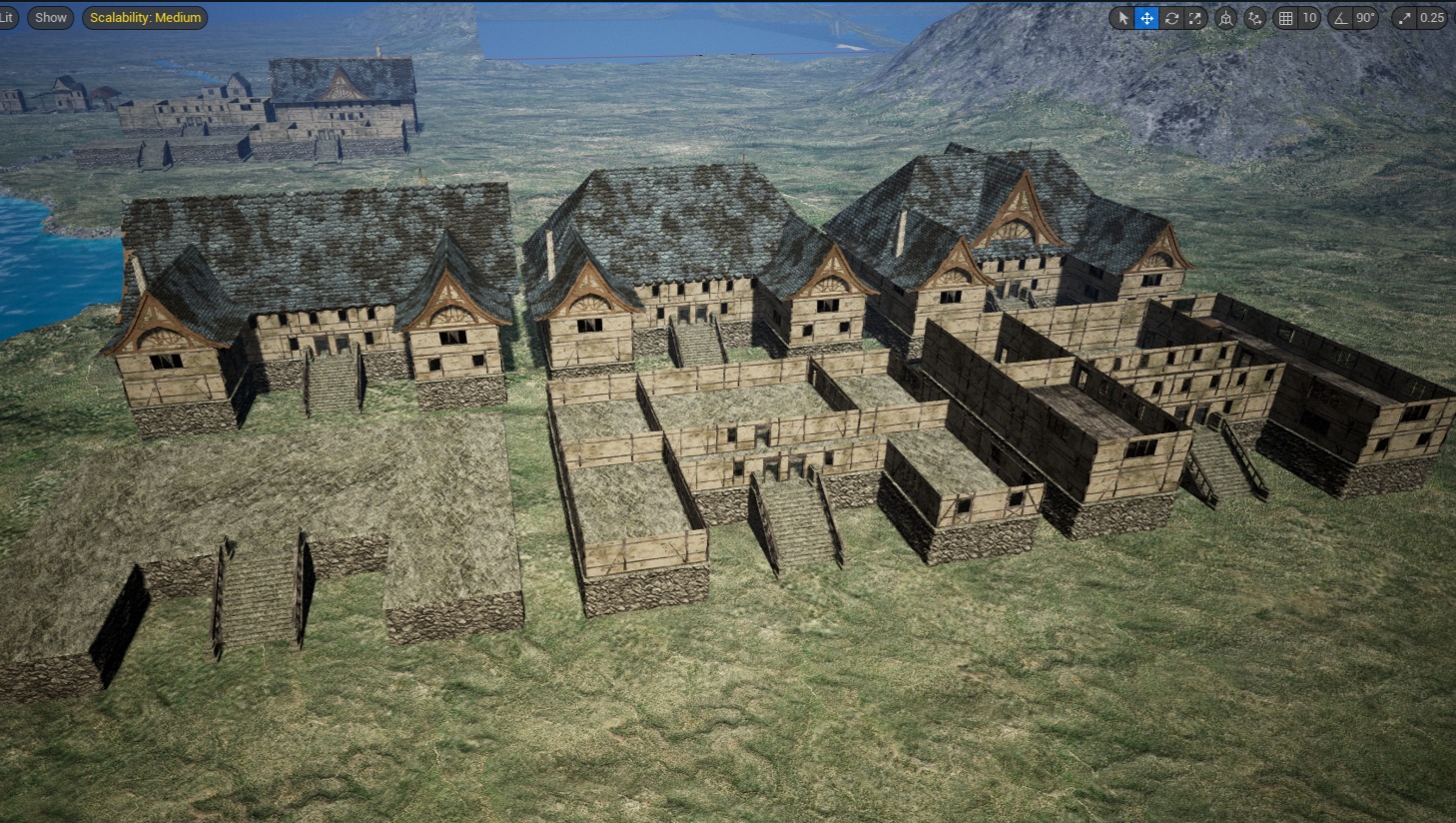Viewport: 1456px width, 823px height.
Task: Choose the scale tool
Action: coord(1195,18)
